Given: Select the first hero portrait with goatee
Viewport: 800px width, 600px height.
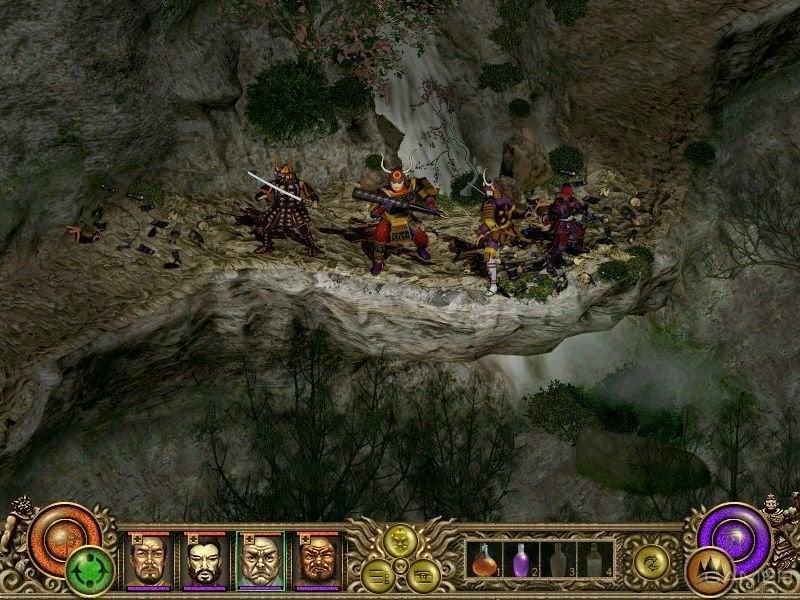Looking at the screenshot, I should [x=149, y=561].
